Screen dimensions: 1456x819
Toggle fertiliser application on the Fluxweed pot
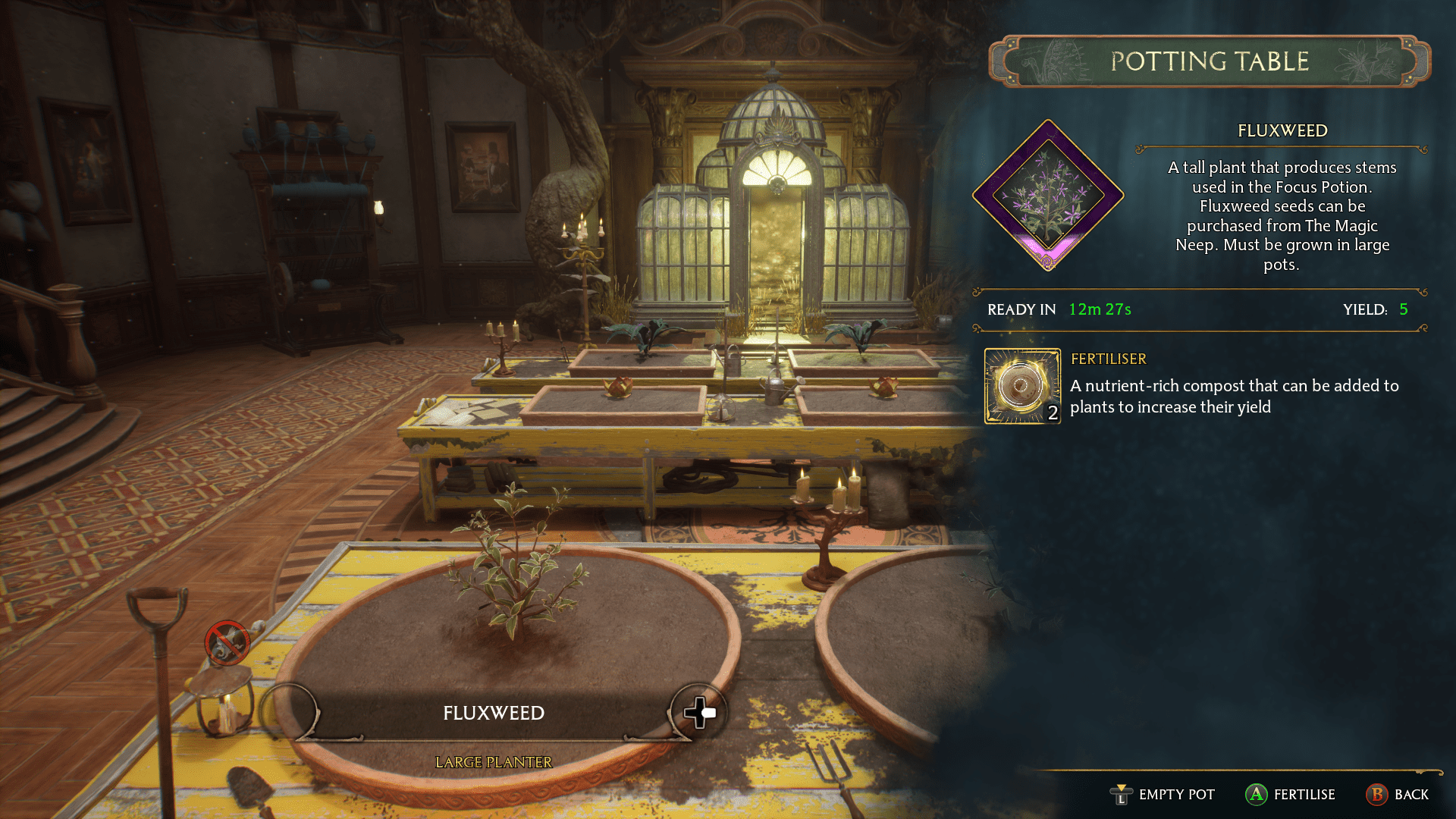pos(1257,795)
